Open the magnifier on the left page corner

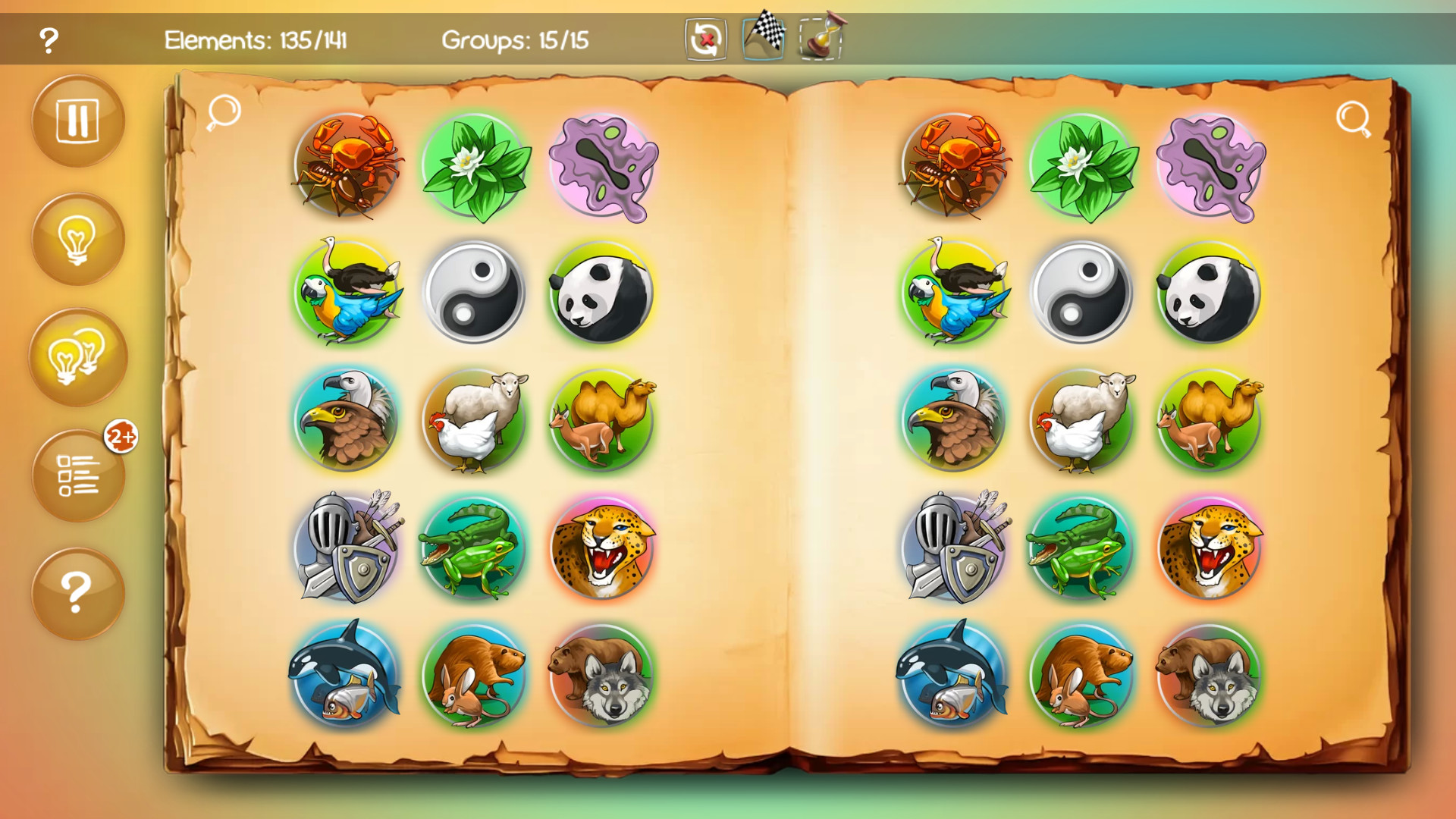click(x=221, y=112)
